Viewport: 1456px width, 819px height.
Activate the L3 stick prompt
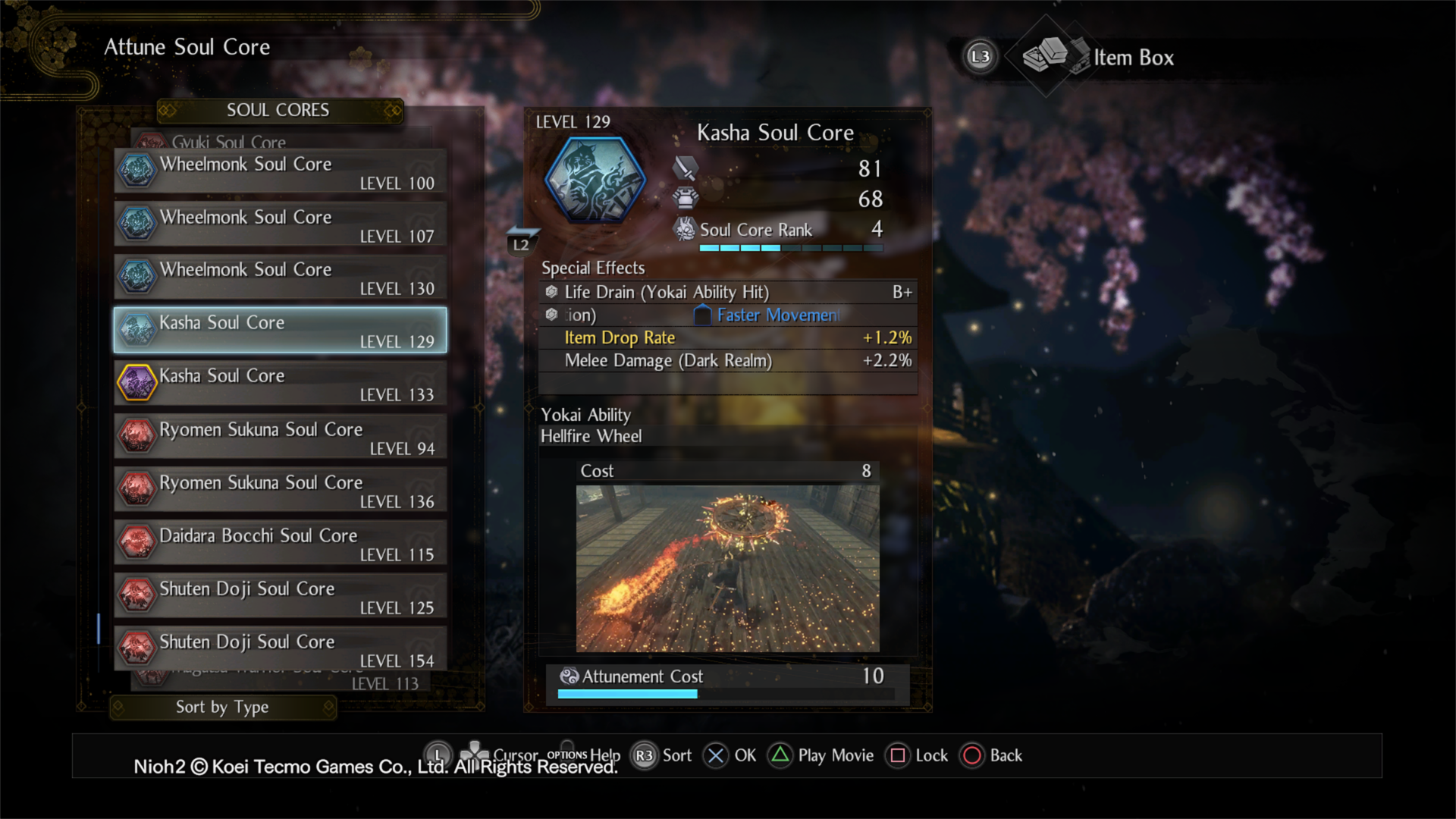tap(980, 57)
